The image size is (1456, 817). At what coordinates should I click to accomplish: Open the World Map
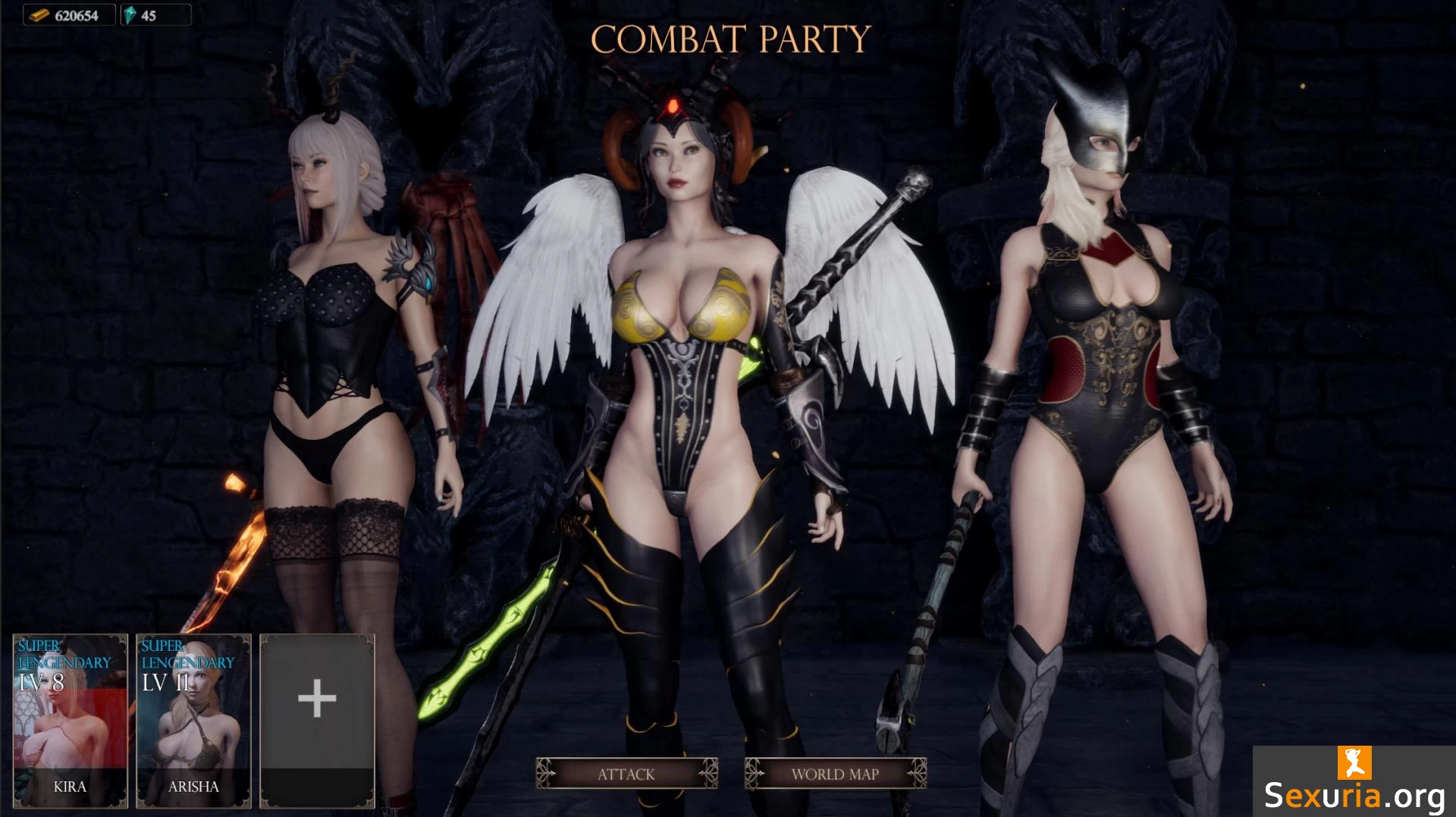click(x=835, y=774)
